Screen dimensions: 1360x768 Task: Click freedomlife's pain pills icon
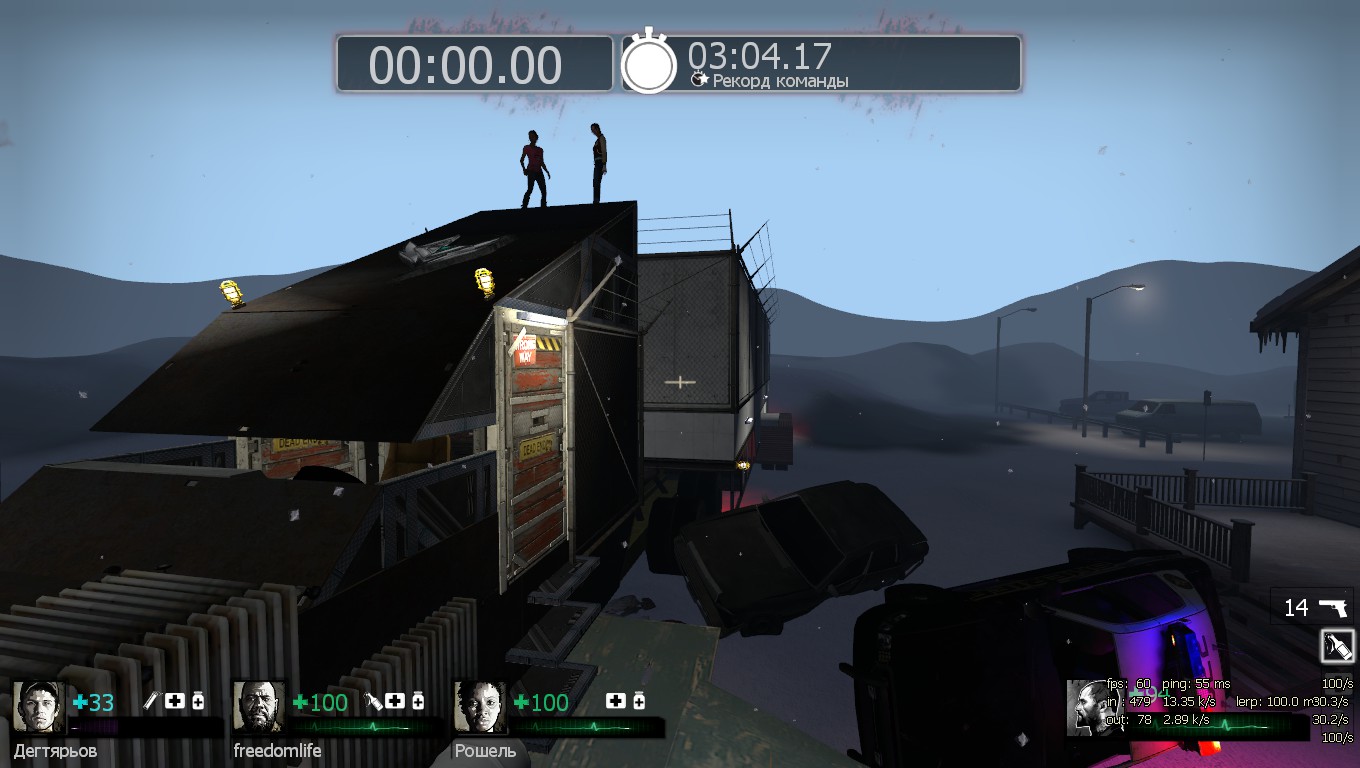click(x=418, y=702)
